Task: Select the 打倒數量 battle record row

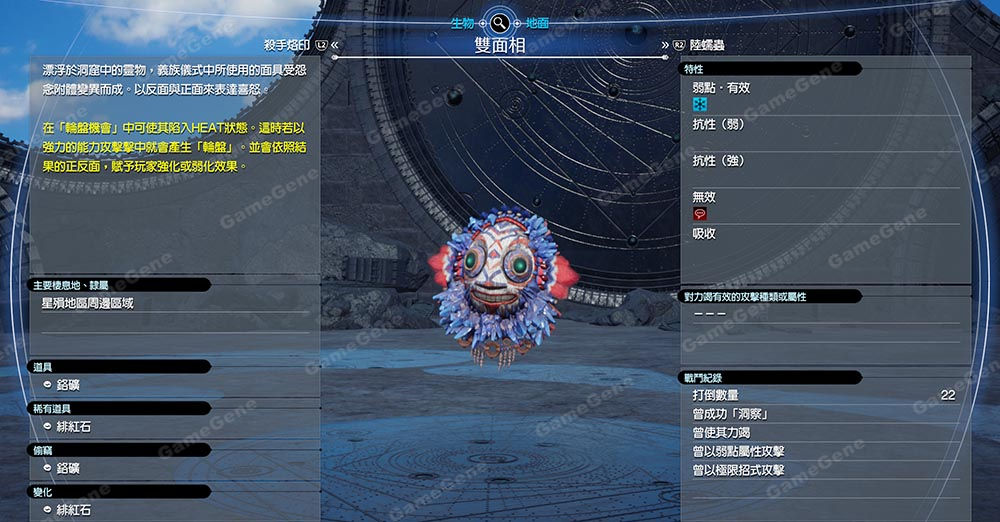Action: 823,396
